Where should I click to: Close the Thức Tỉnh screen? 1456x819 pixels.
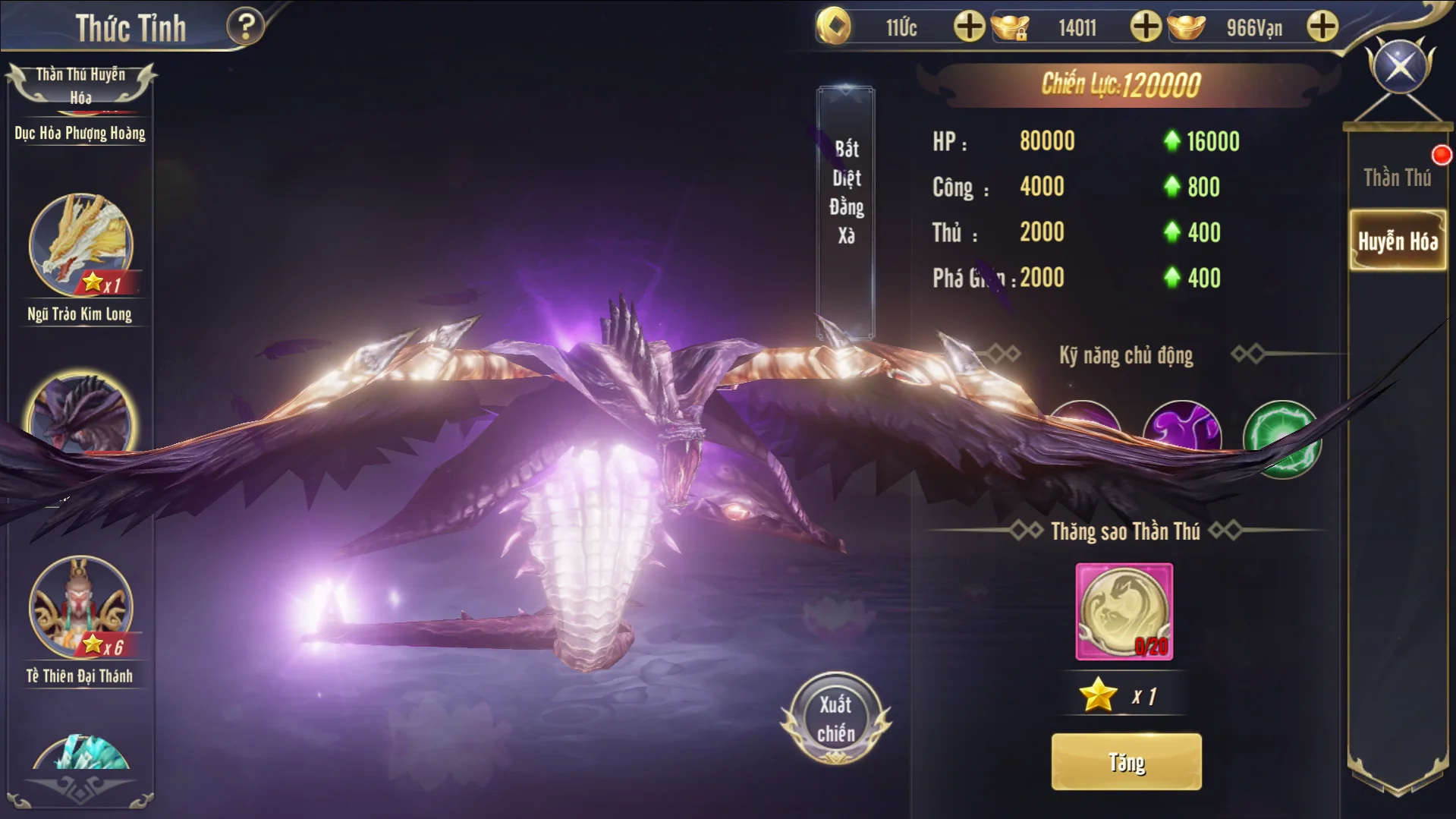1400,66
